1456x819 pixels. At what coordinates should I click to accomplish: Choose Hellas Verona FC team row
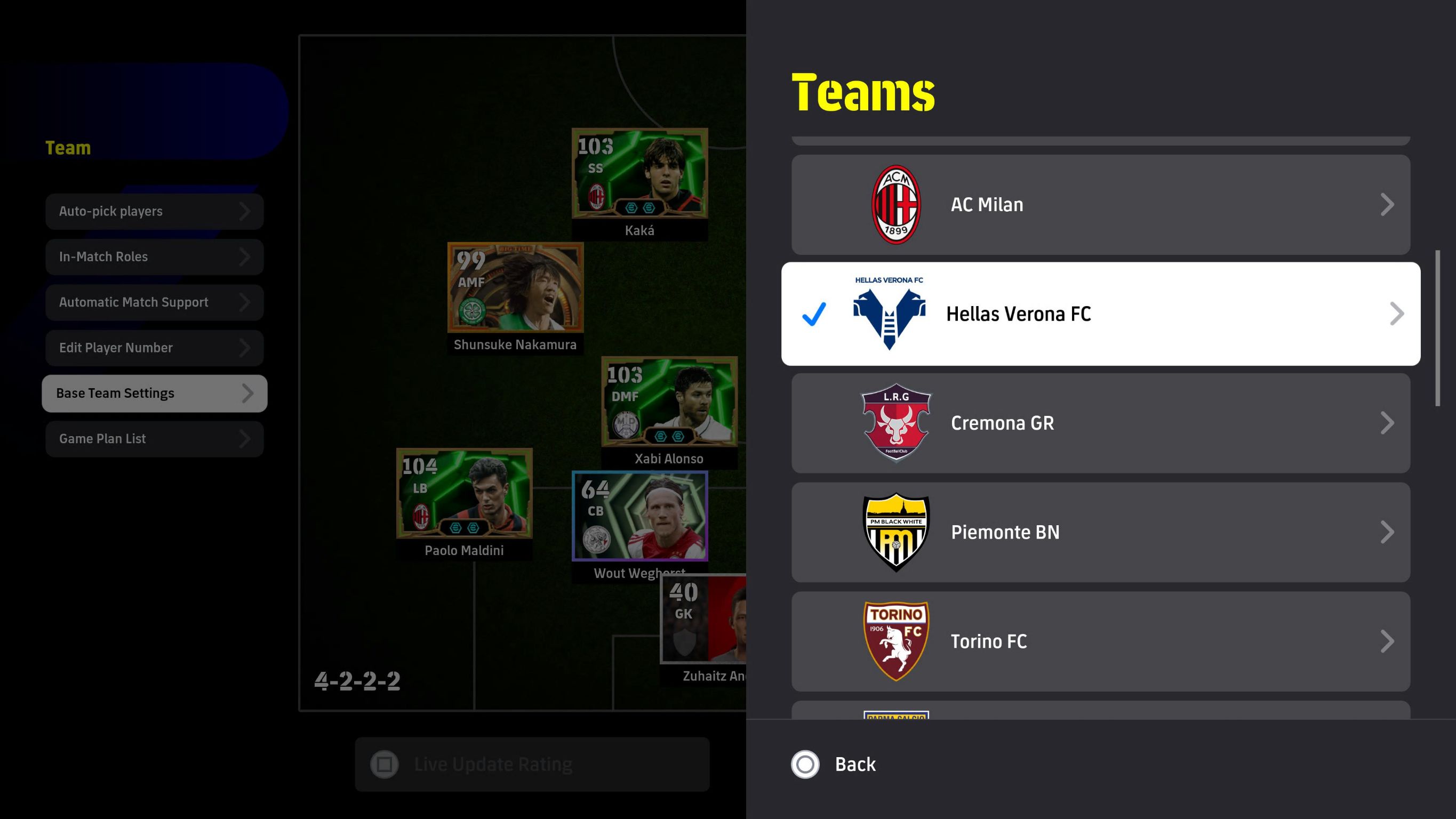pos(1100,314)
